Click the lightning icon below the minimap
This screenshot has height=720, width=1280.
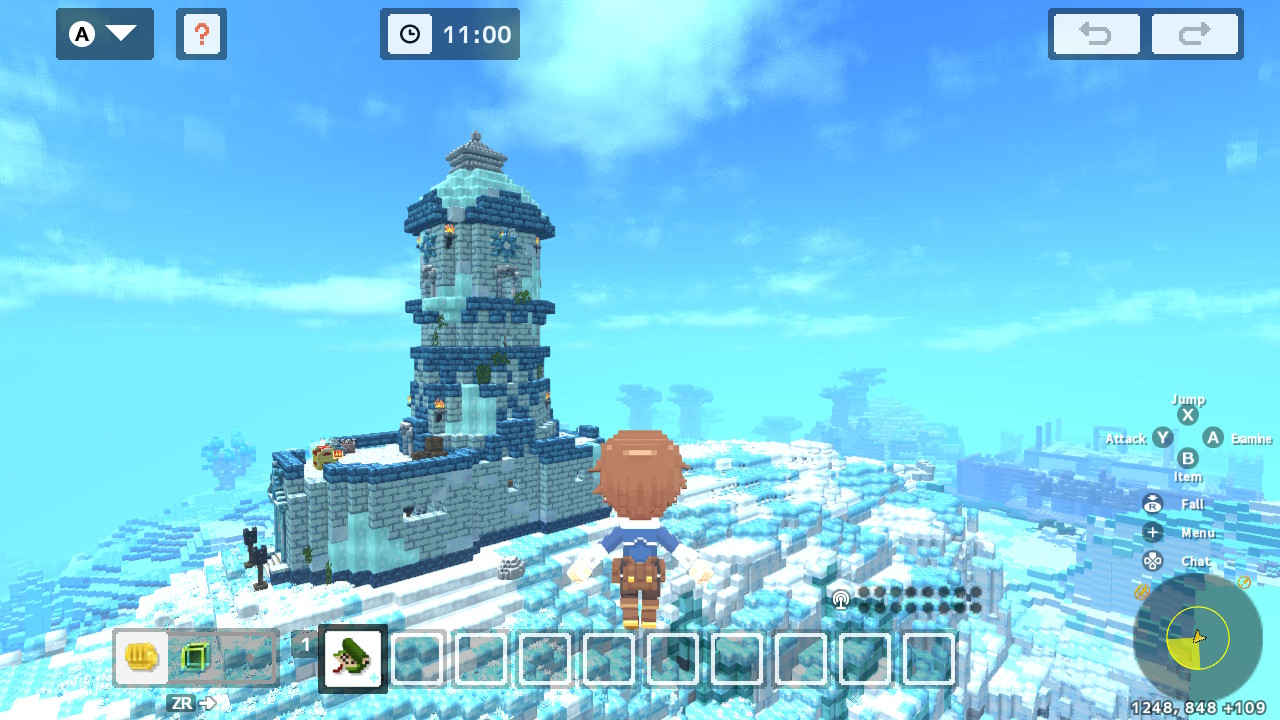pos(1141,590)
